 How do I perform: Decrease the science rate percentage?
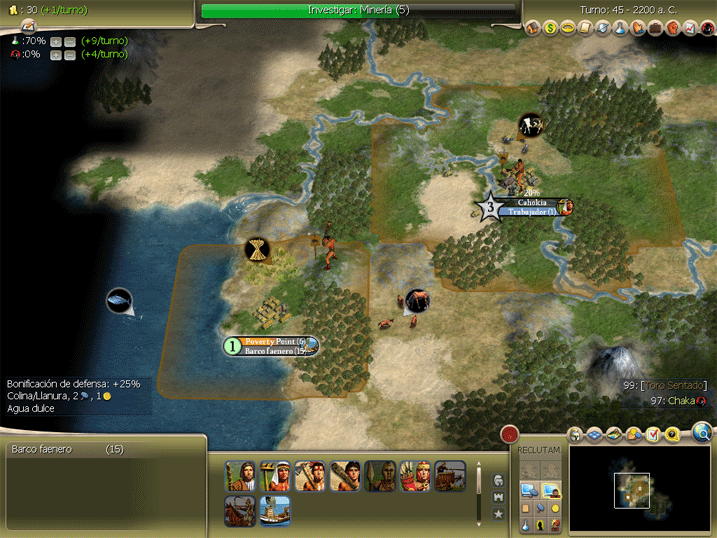(x=69, y=41)
